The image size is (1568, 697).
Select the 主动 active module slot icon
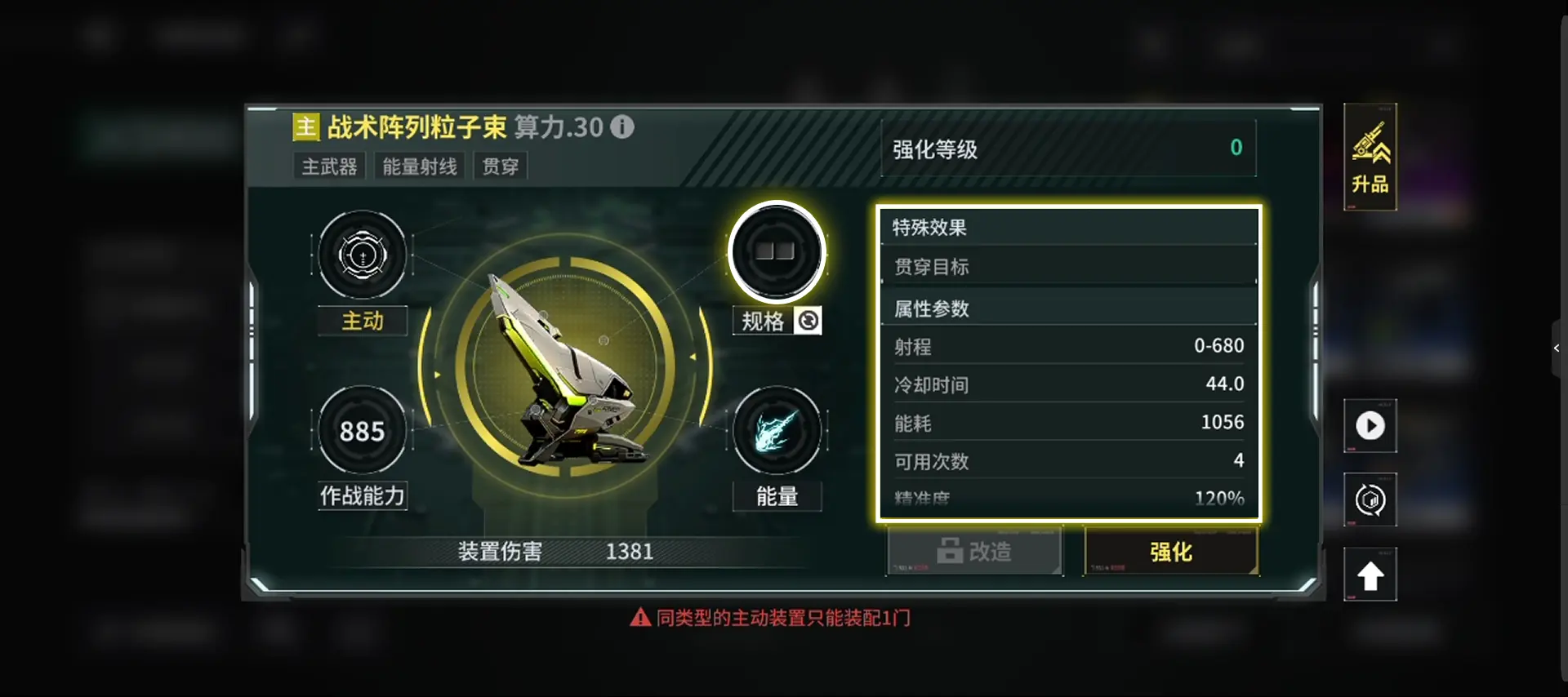pos(362,255)
